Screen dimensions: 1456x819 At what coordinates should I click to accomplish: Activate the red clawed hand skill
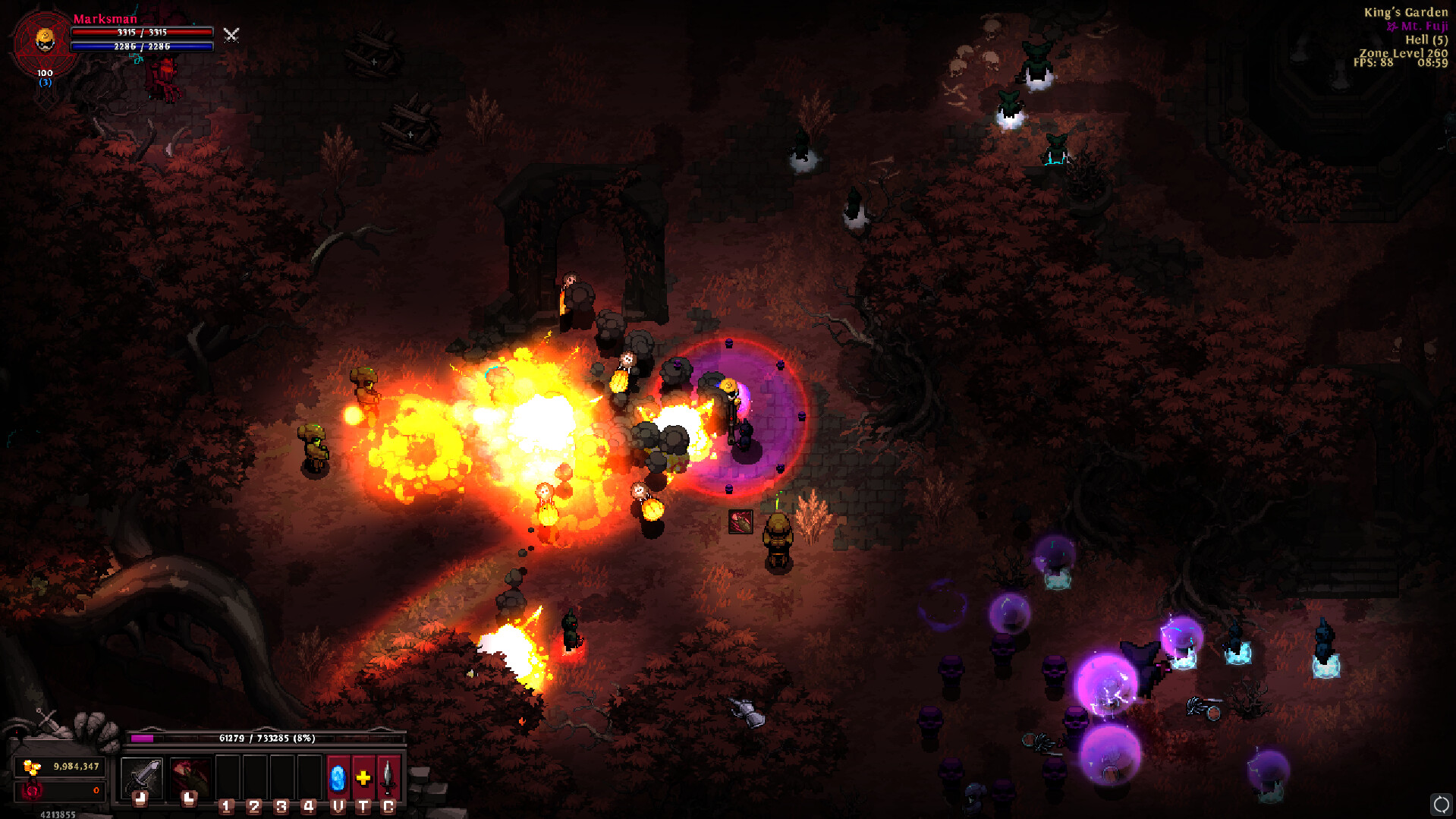tap(190, 777)
